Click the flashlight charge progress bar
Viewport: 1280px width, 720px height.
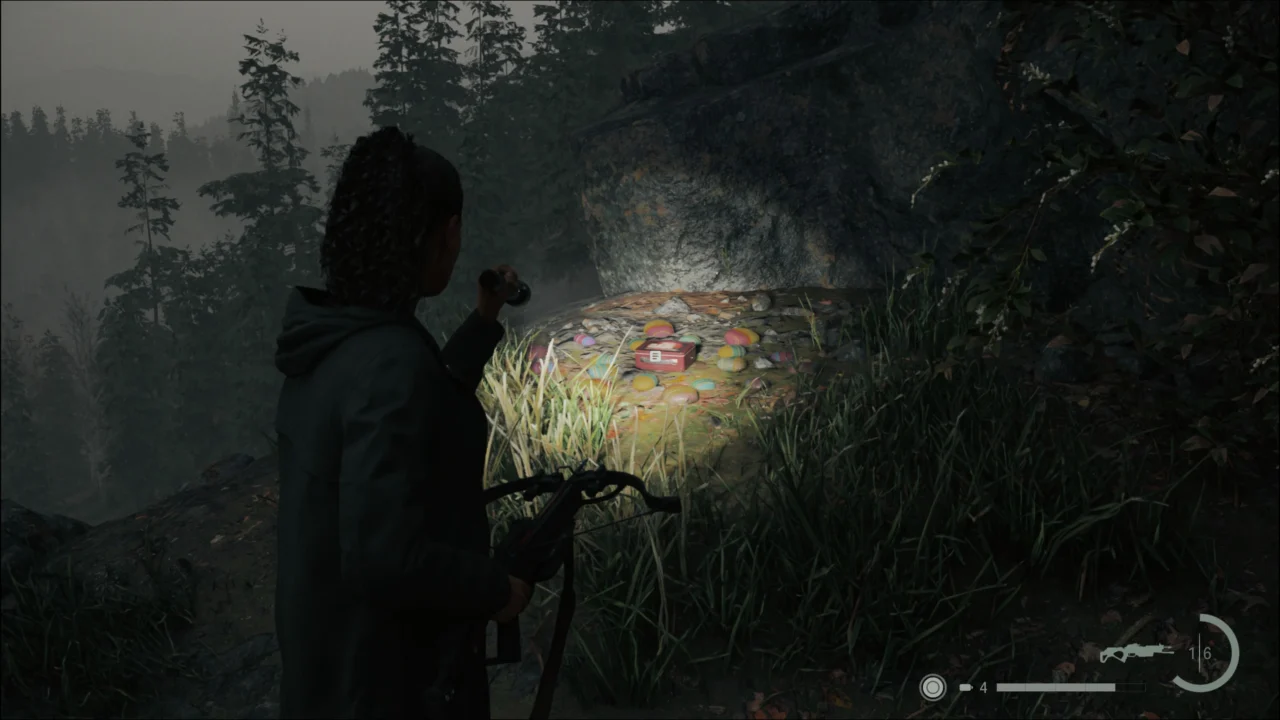[x=1069, y=688]
